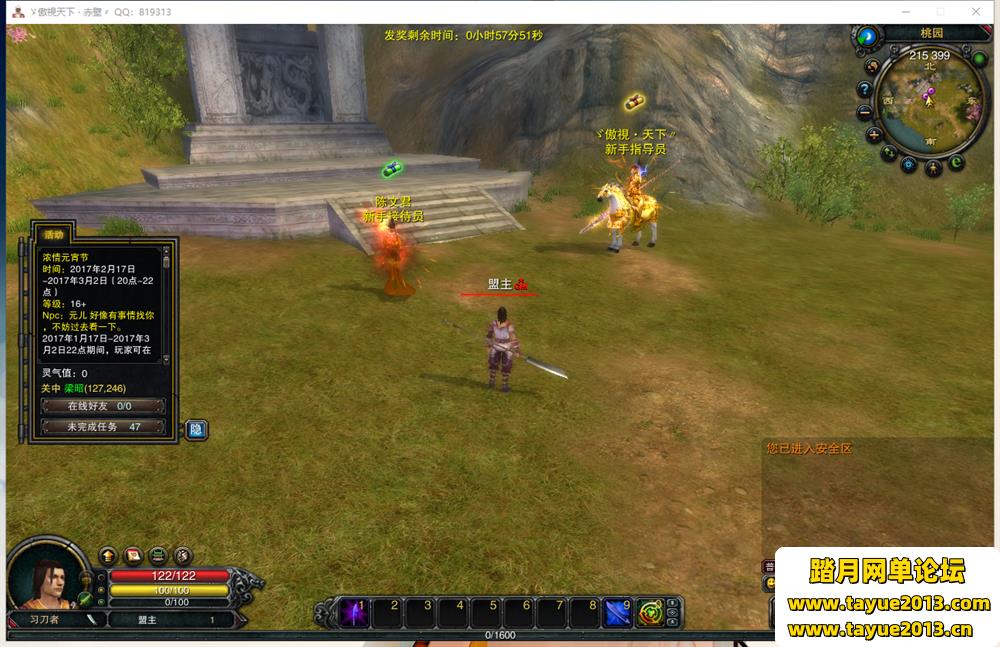Click the green chest icon above the health bar
This screenshot has width=1000, height=647.
point(158,555)
